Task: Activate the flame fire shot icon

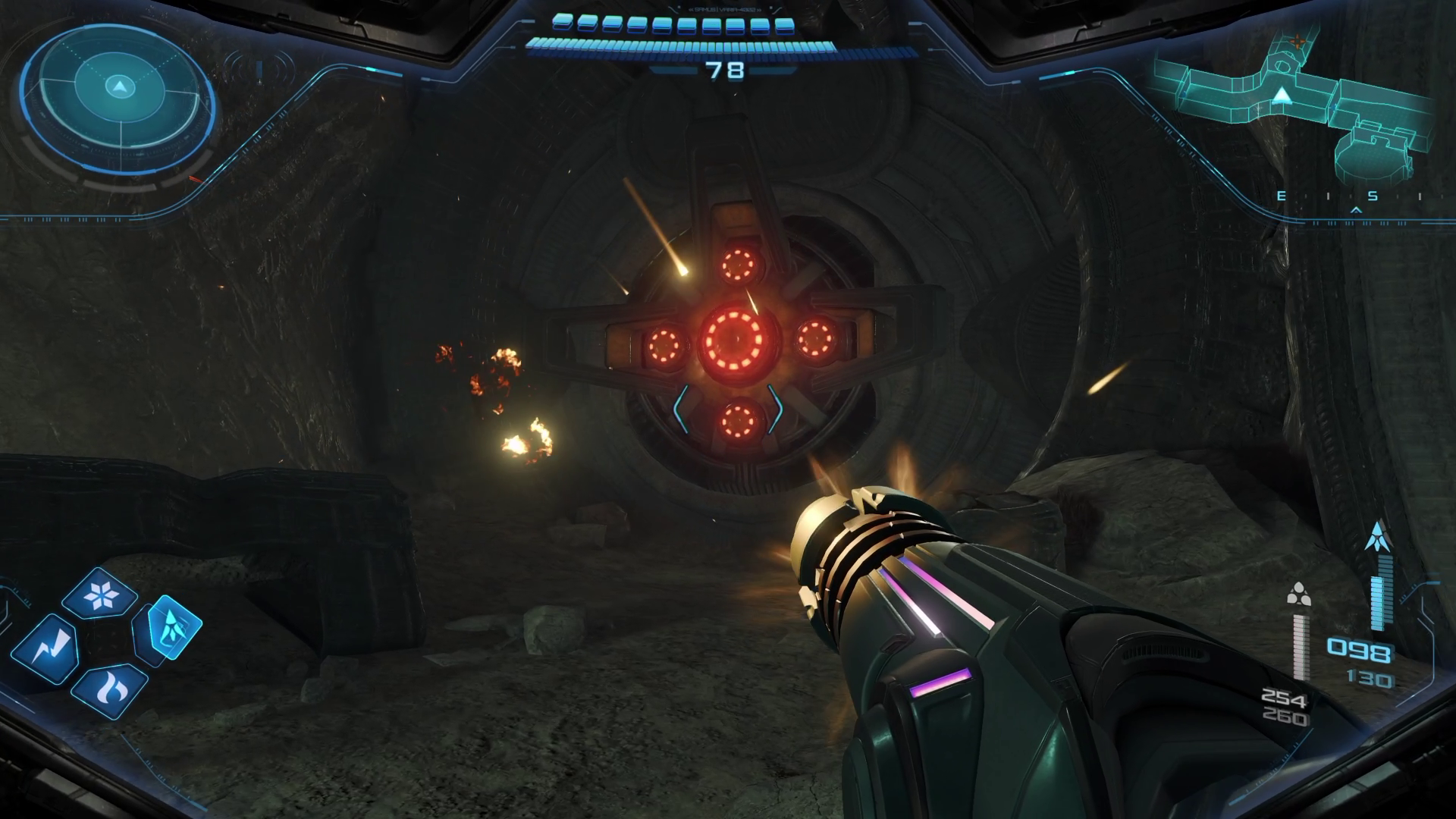Action: point(111,689)
